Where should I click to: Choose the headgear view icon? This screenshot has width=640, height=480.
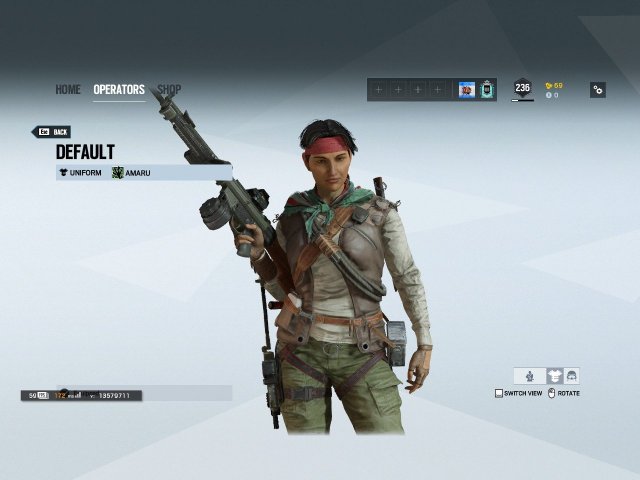[571, 376]
